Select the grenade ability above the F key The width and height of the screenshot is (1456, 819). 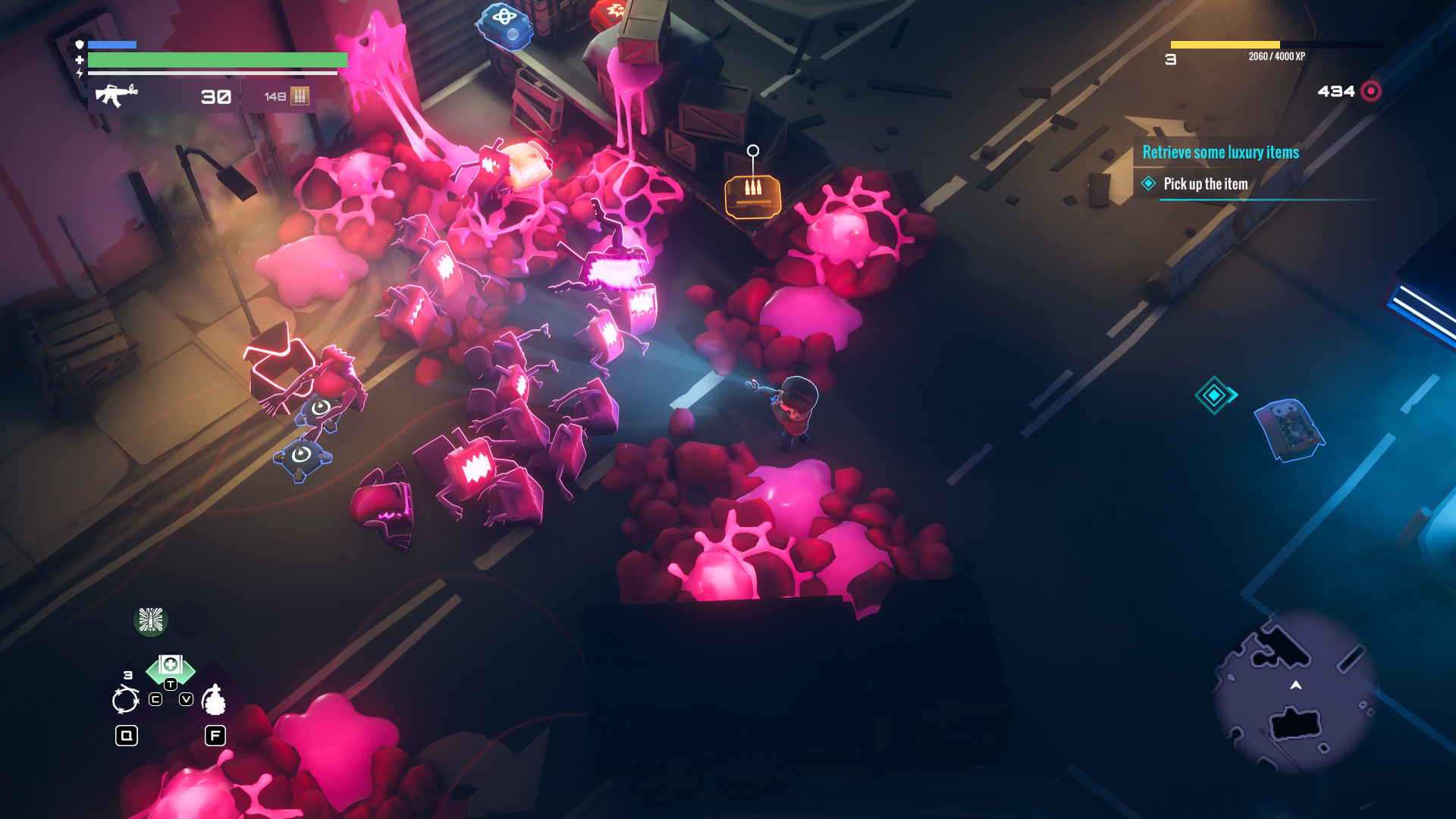pyautogui.click(x=215, y=699)
